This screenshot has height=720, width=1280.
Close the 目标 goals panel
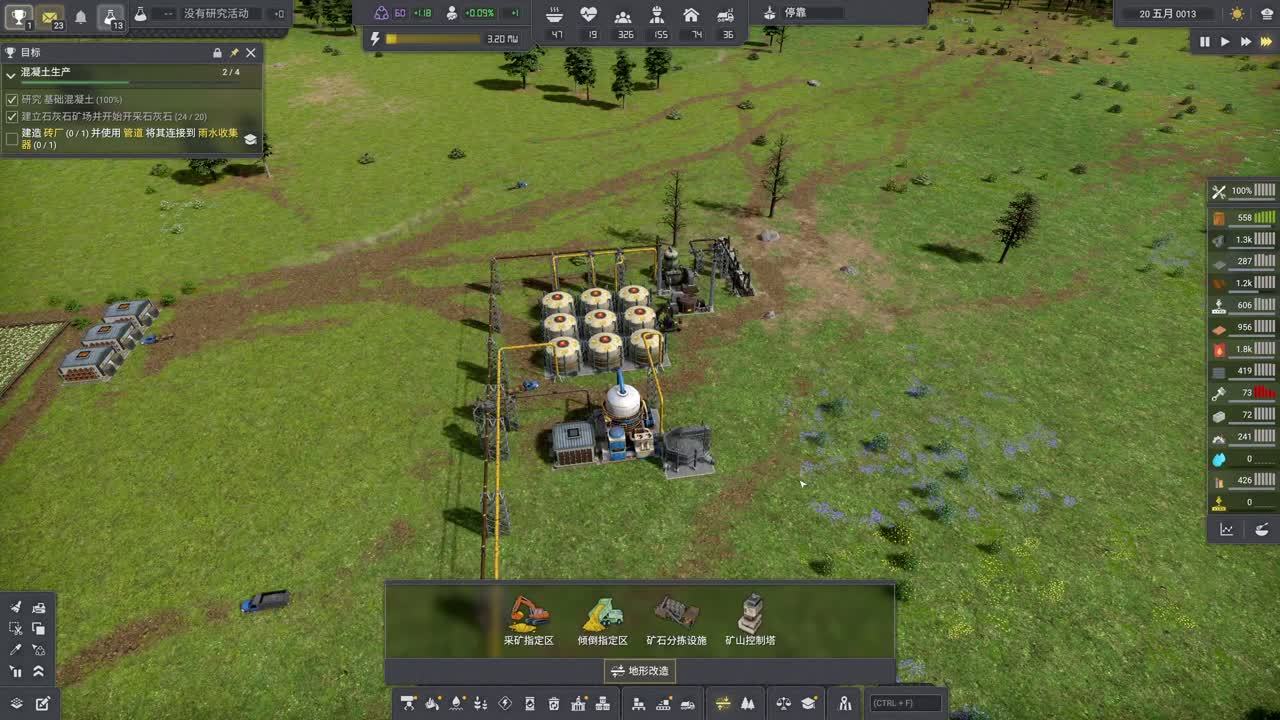point(251,52)
